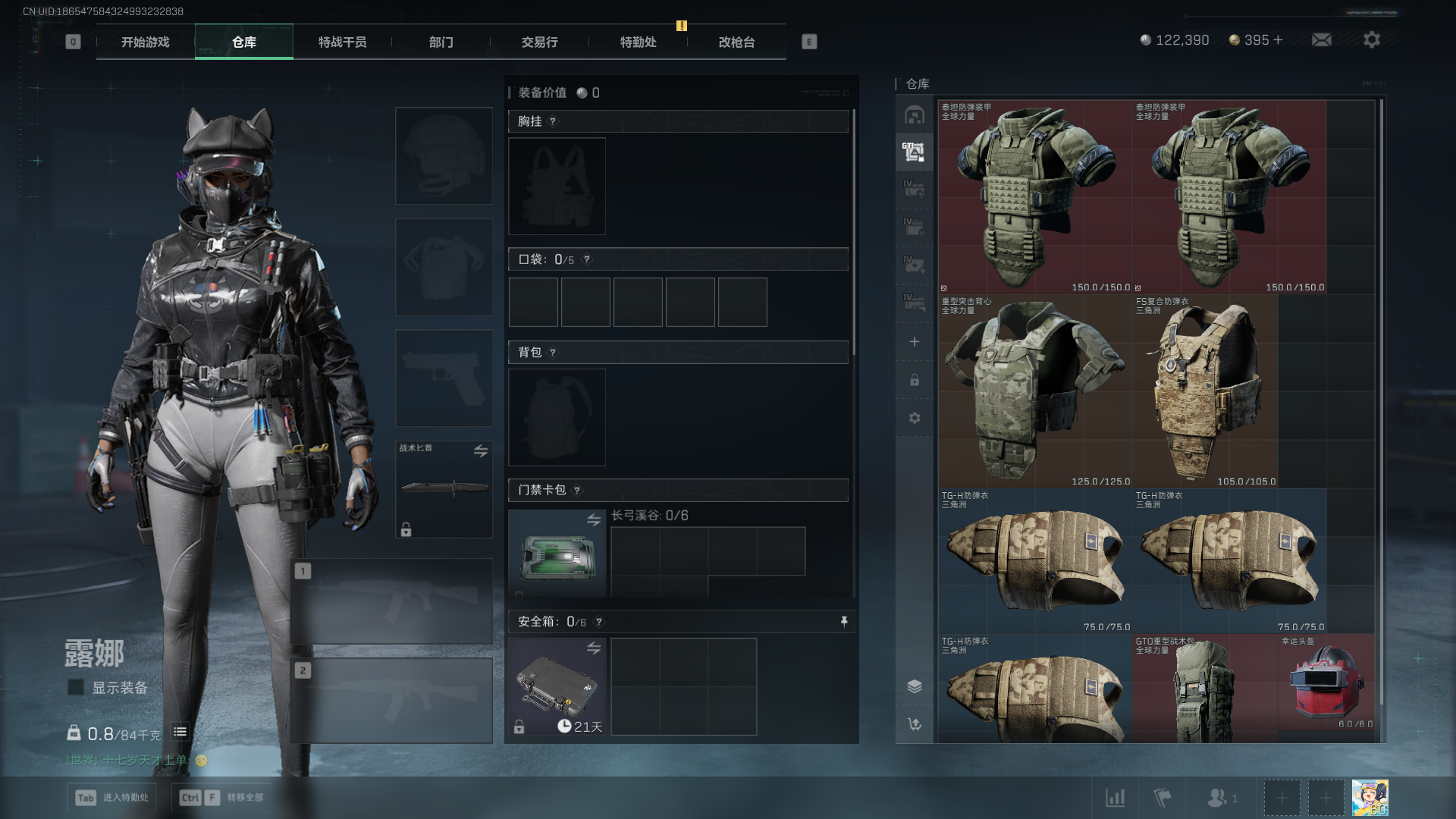Pin the 安全箱 section
The height and width of the screenshot is (819, 1456).
[x=844, y=622]
